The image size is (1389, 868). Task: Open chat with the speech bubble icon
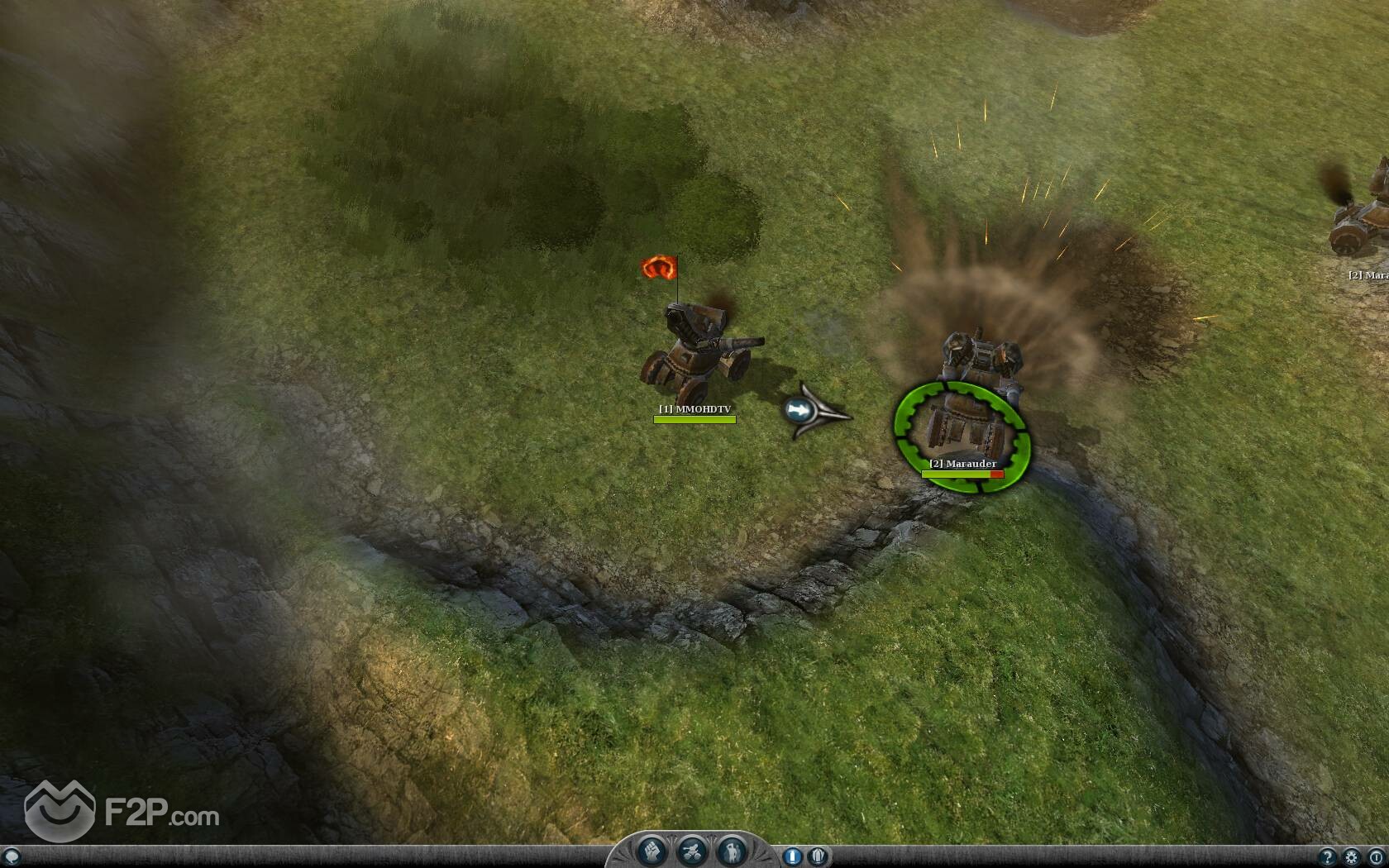coord(11,857)
